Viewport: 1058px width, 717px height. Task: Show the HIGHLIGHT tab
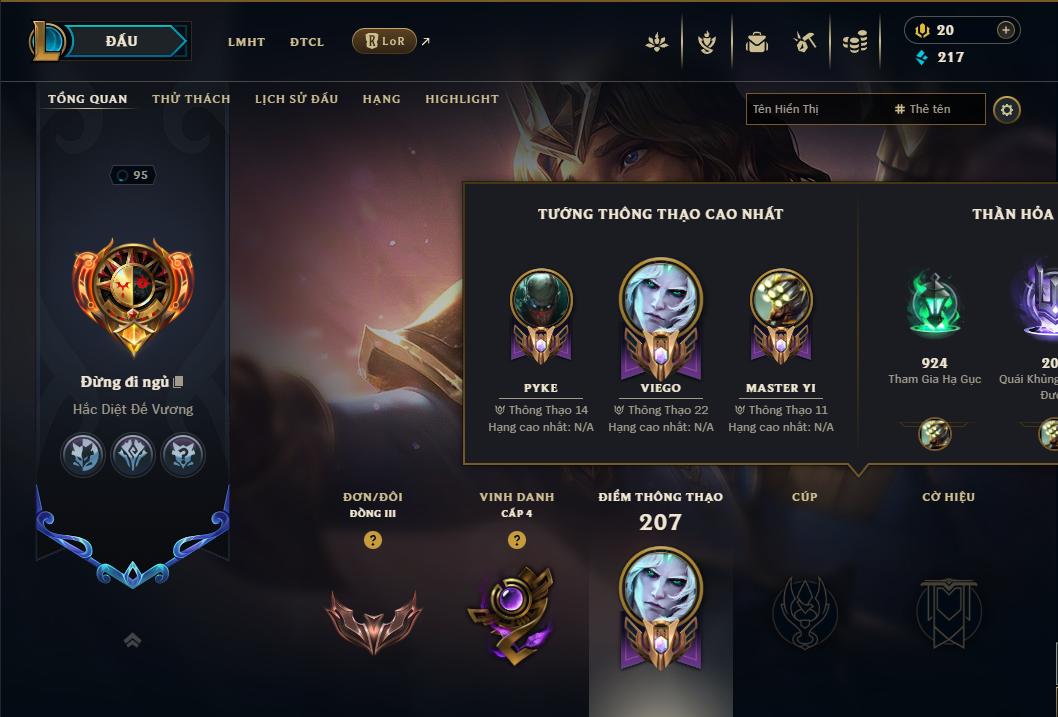(x=461, y=99)
